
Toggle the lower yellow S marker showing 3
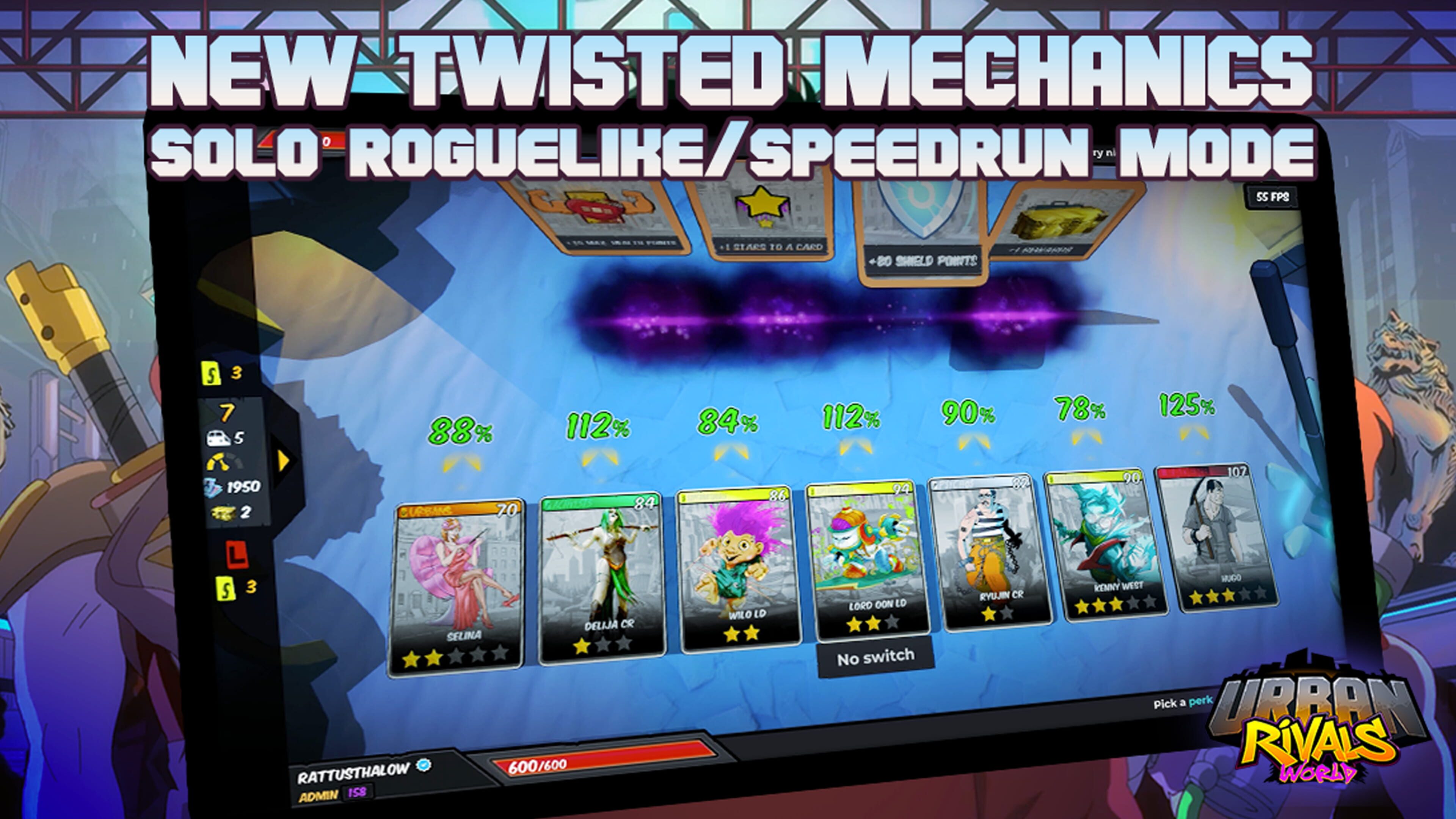tap(225, 588)
